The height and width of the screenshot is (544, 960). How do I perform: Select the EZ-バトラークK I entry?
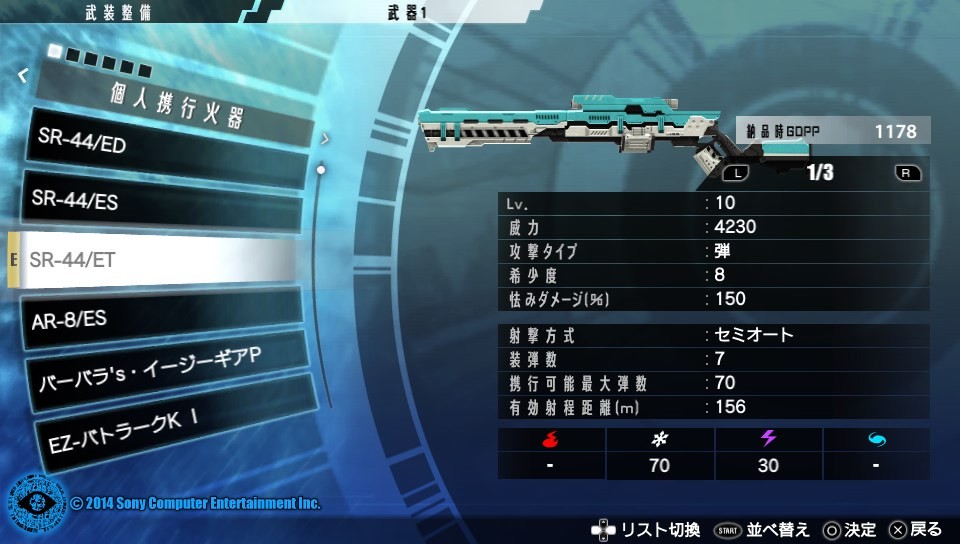(160, 424)
